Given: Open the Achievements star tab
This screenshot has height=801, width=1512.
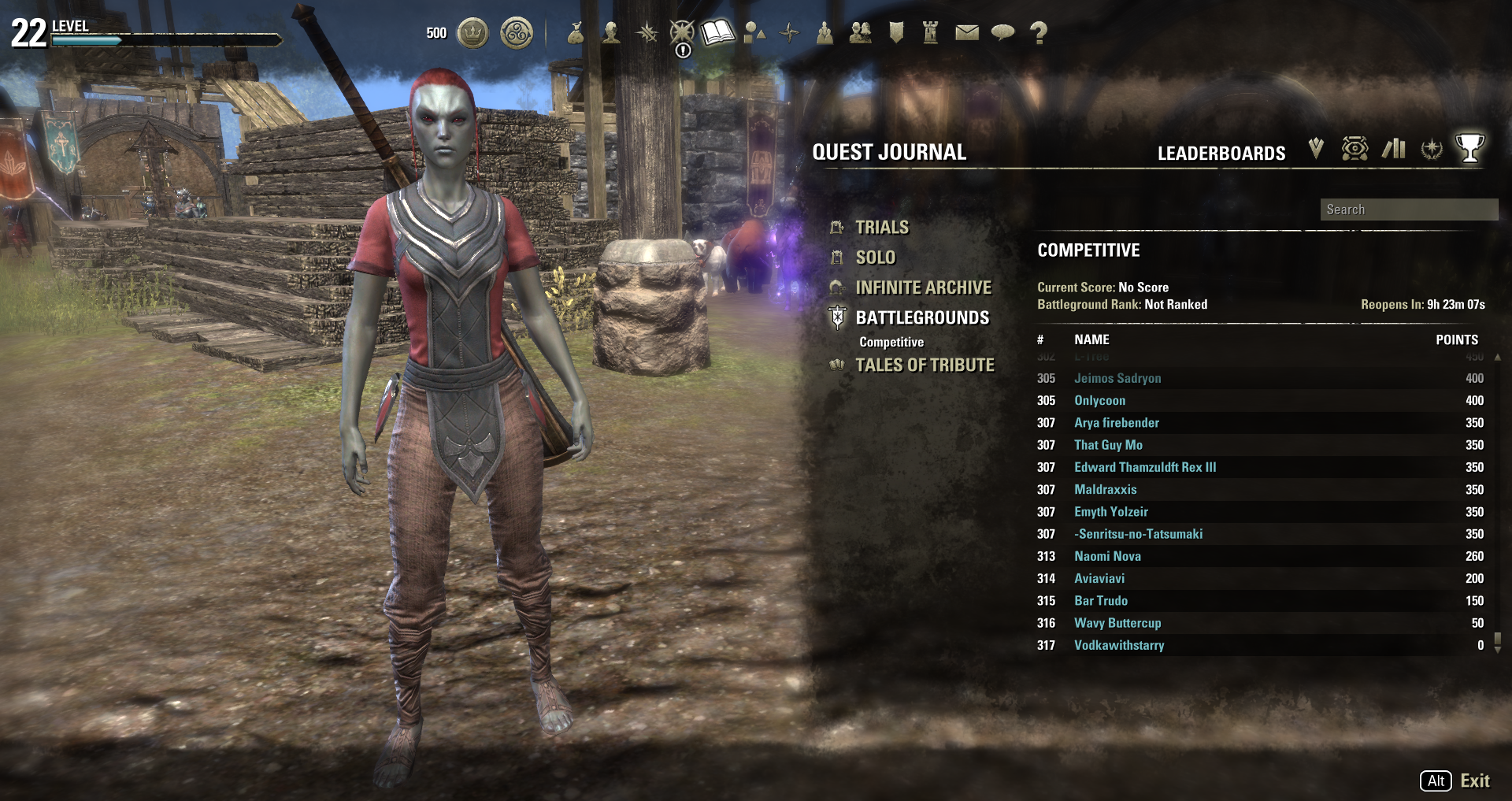Looking at the screenshot, I should pos(1431,148).
